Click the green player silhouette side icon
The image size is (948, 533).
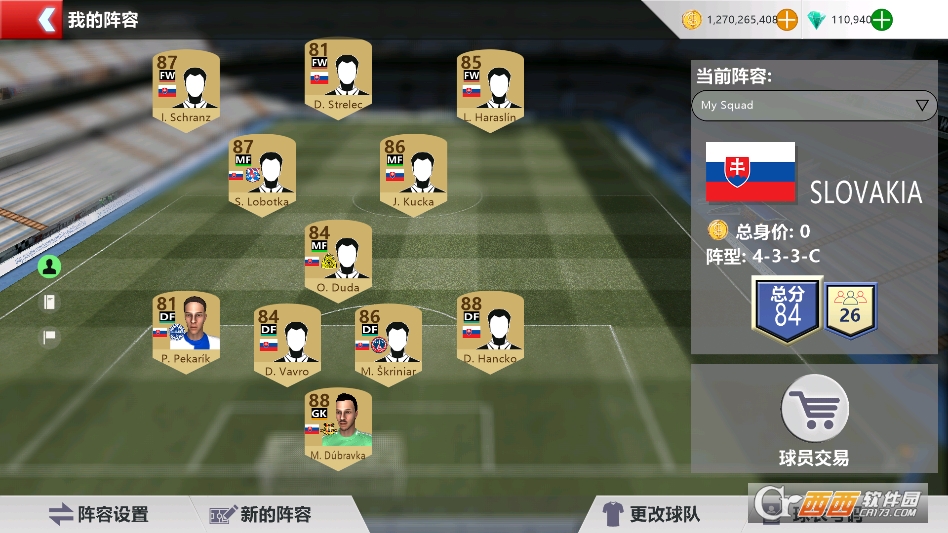tap(50, 266)
